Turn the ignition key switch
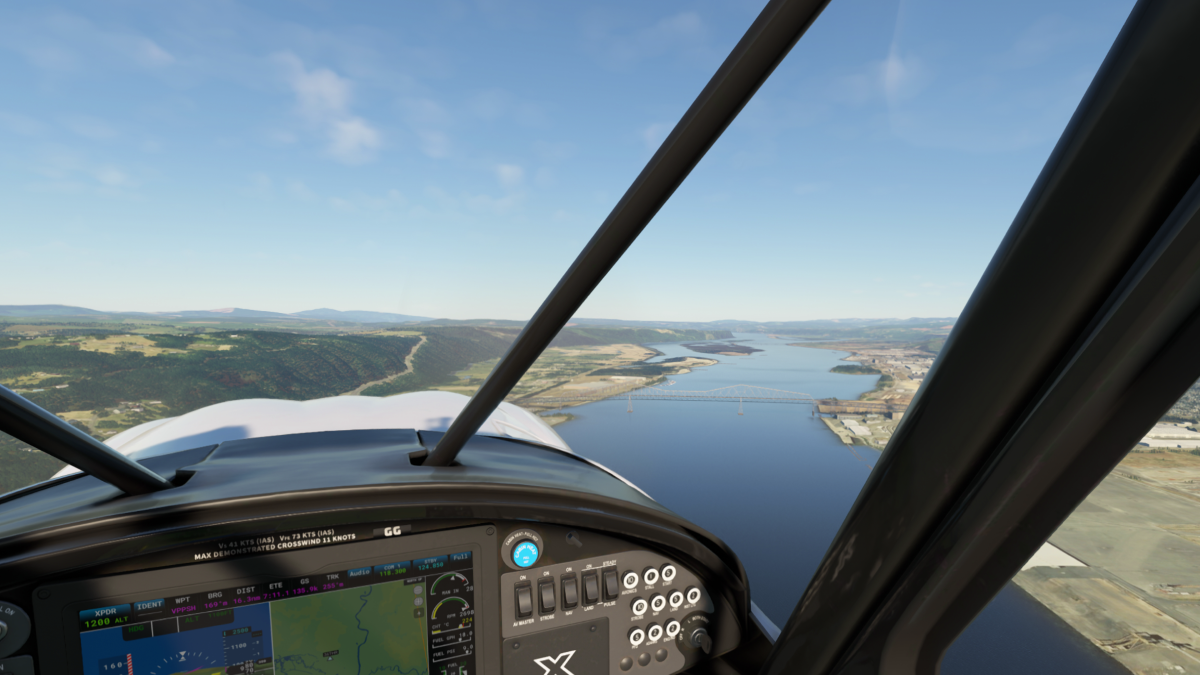 click(x=698, y=637)
